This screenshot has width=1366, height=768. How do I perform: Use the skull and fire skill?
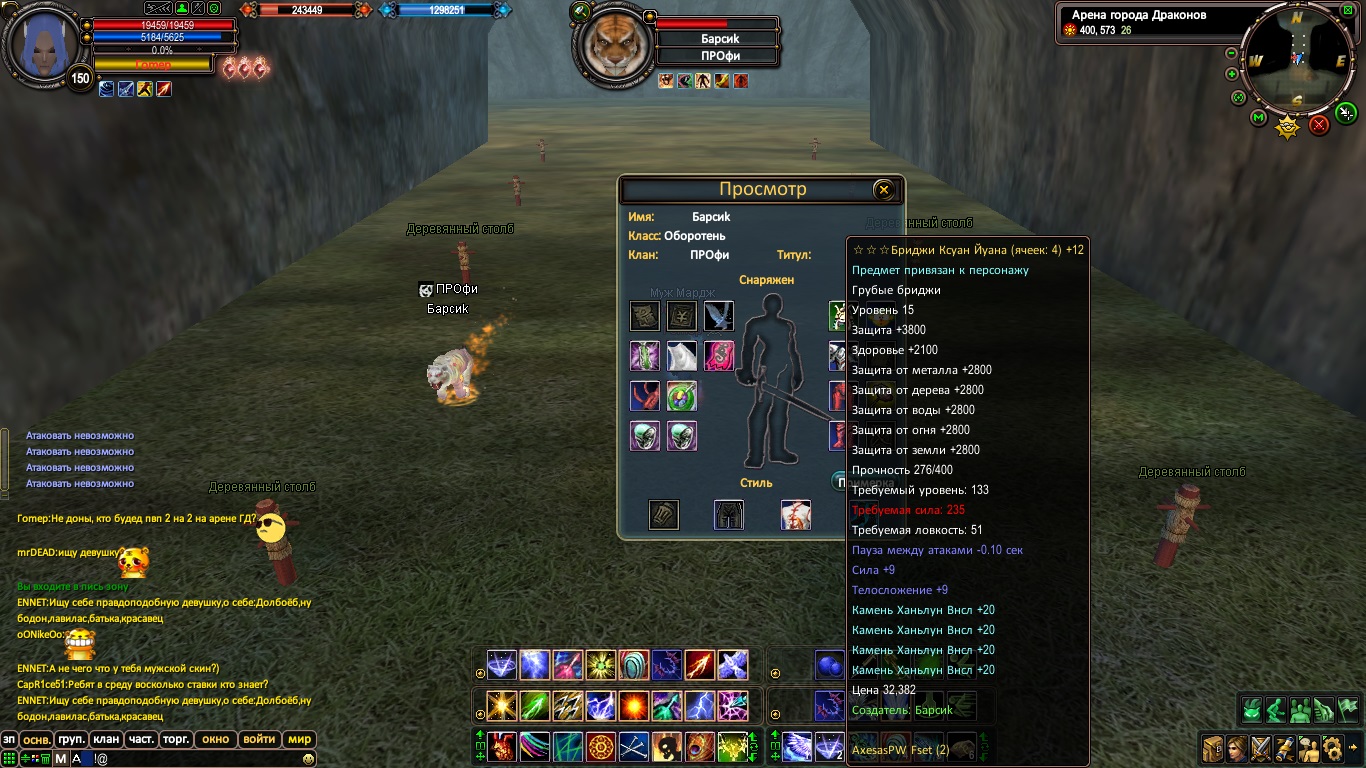click(667, 746)
